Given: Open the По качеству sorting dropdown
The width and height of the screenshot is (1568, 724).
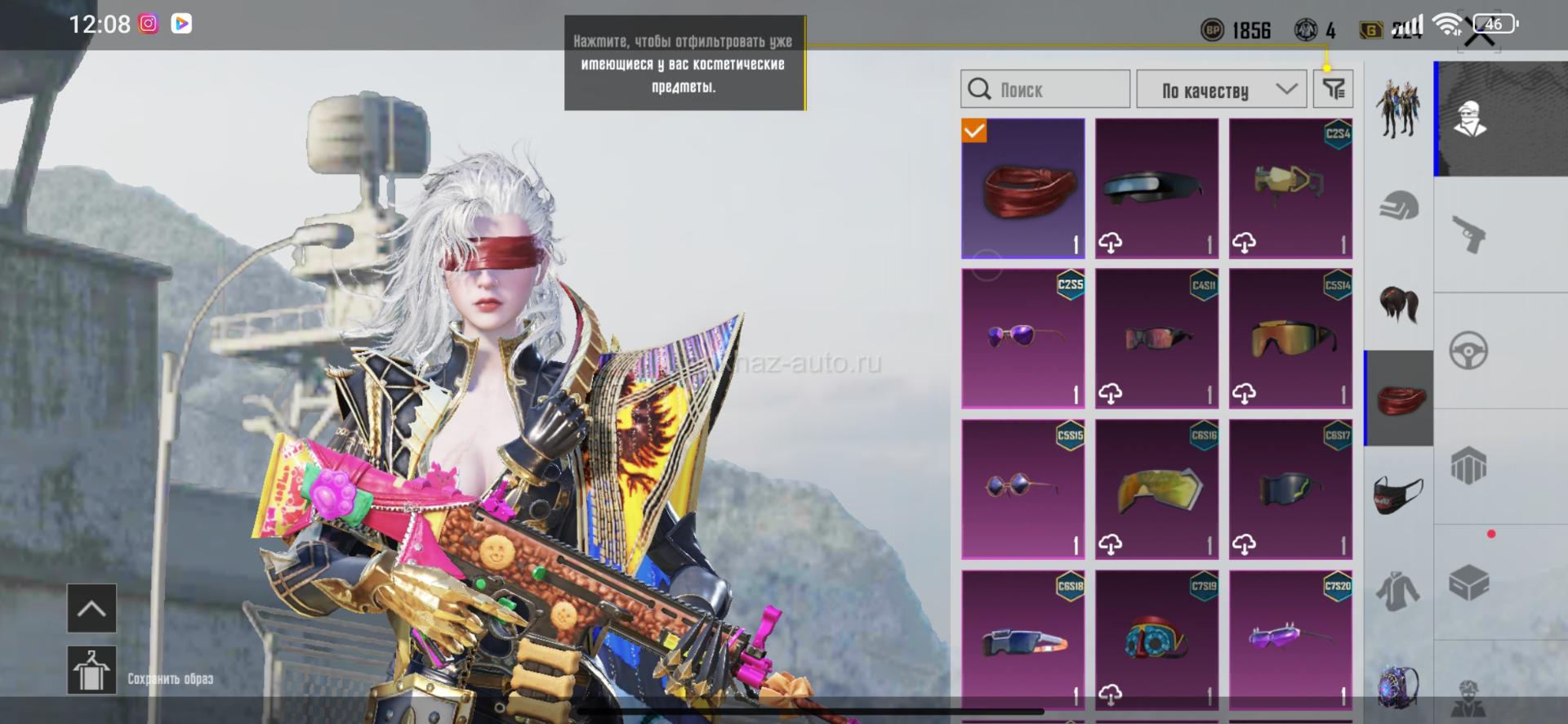Looking at the screenshot, I should 1221,89.
